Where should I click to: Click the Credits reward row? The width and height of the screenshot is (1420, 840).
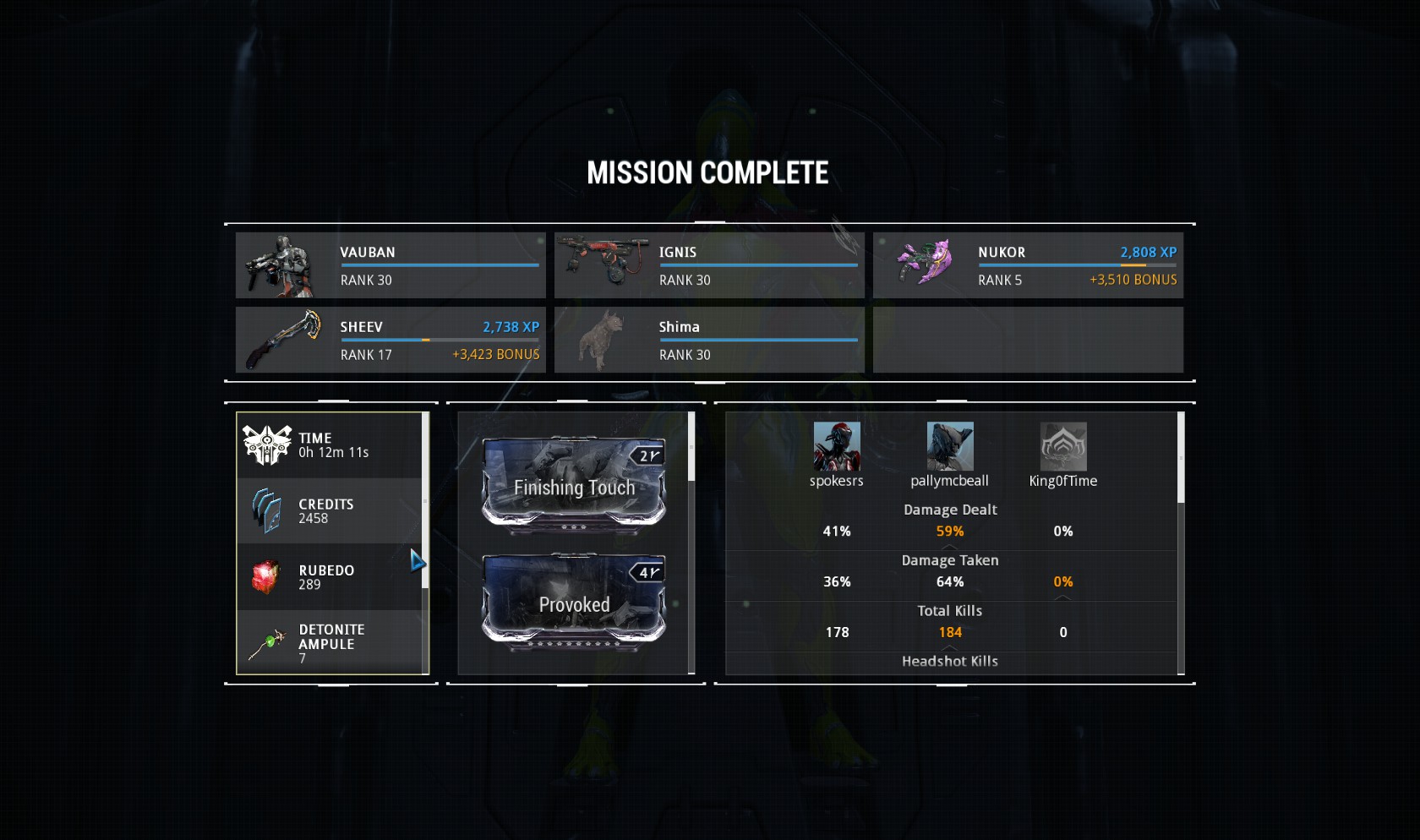(x=330, y=510)
